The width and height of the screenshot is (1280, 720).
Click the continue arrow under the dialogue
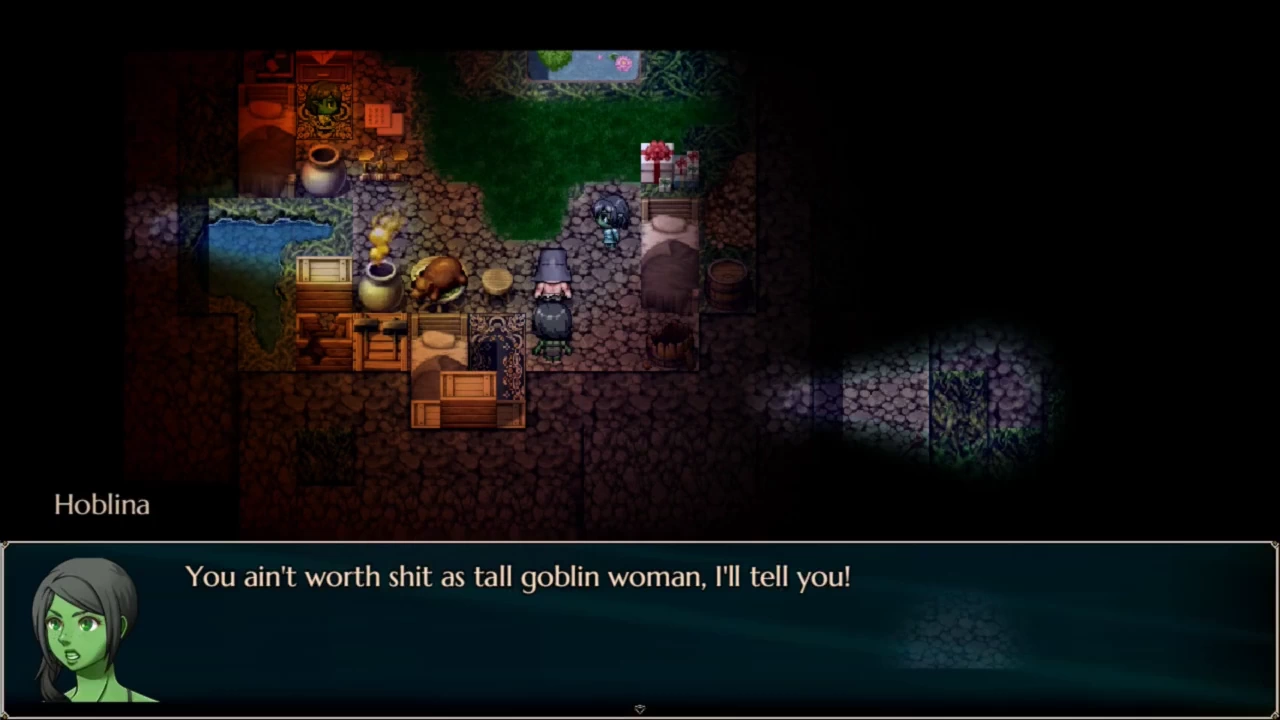tap(640, 709)
